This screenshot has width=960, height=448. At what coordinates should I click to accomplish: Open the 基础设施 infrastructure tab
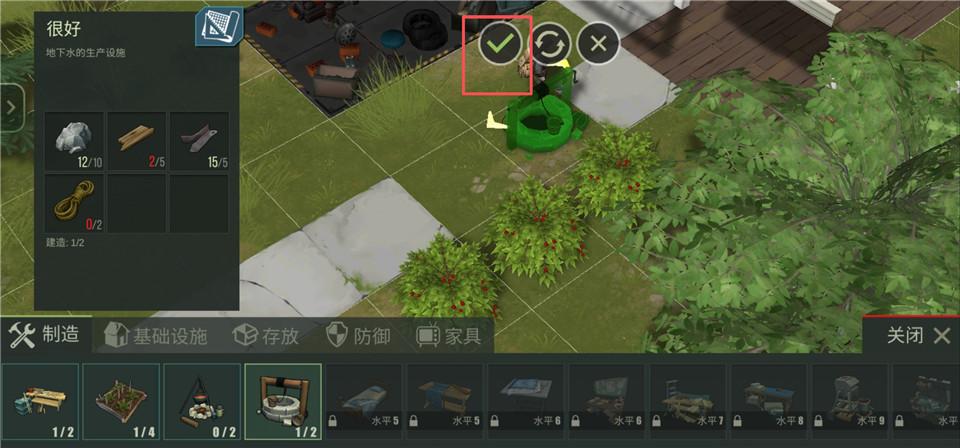(156, 336)
